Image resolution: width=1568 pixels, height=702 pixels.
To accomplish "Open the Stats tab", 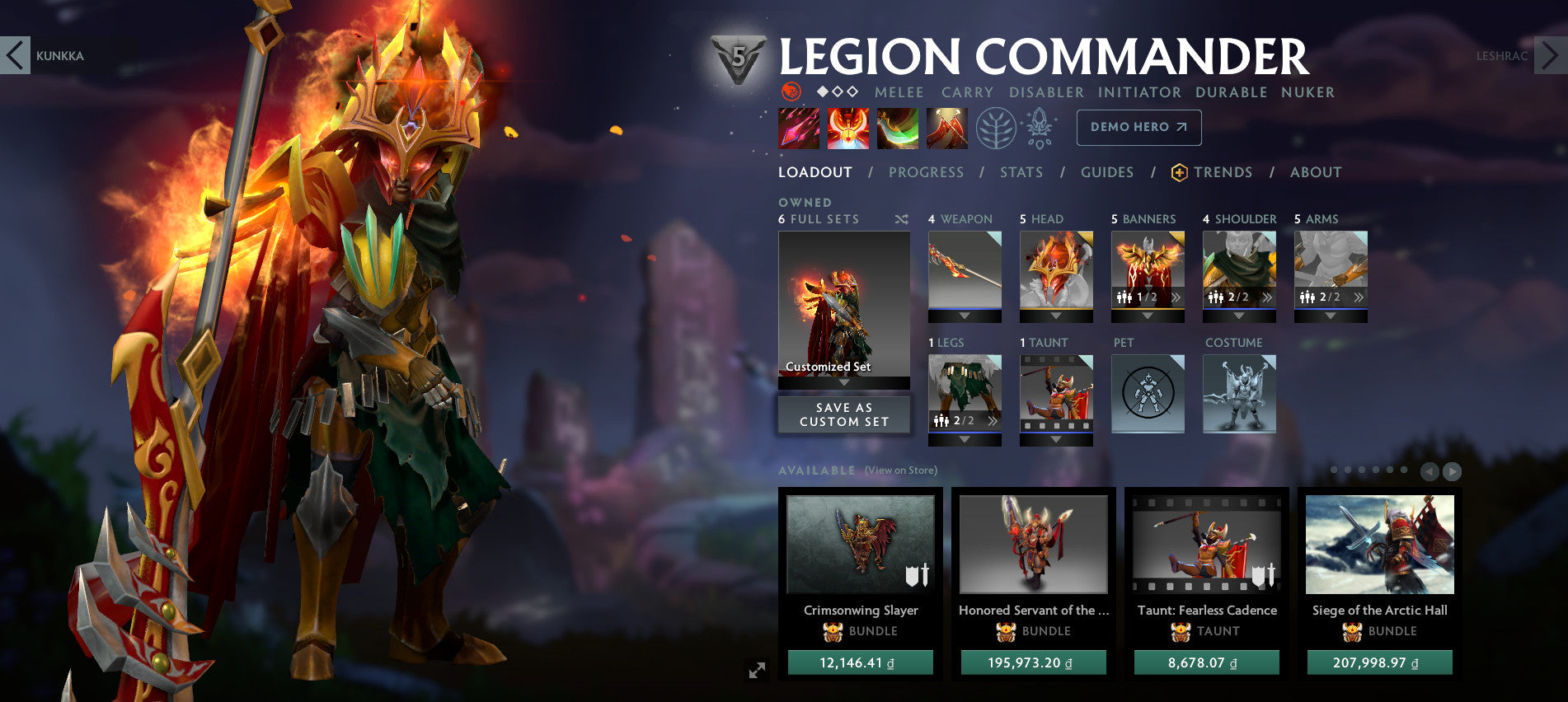I will 1021,172.
